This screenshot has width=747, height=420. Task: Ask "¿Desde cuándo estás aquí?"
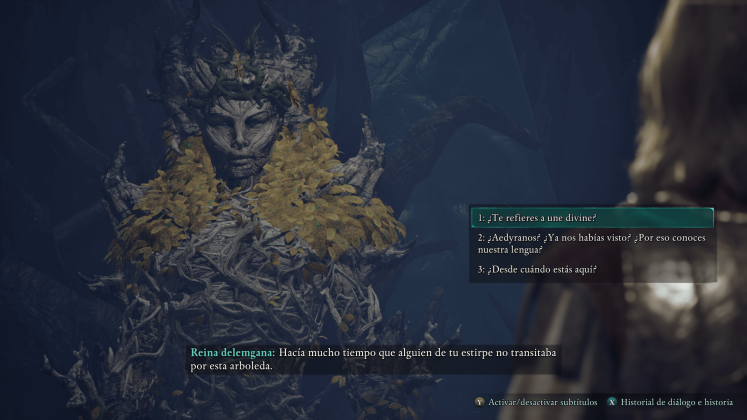pyautogui.click(x=591, y=269)
